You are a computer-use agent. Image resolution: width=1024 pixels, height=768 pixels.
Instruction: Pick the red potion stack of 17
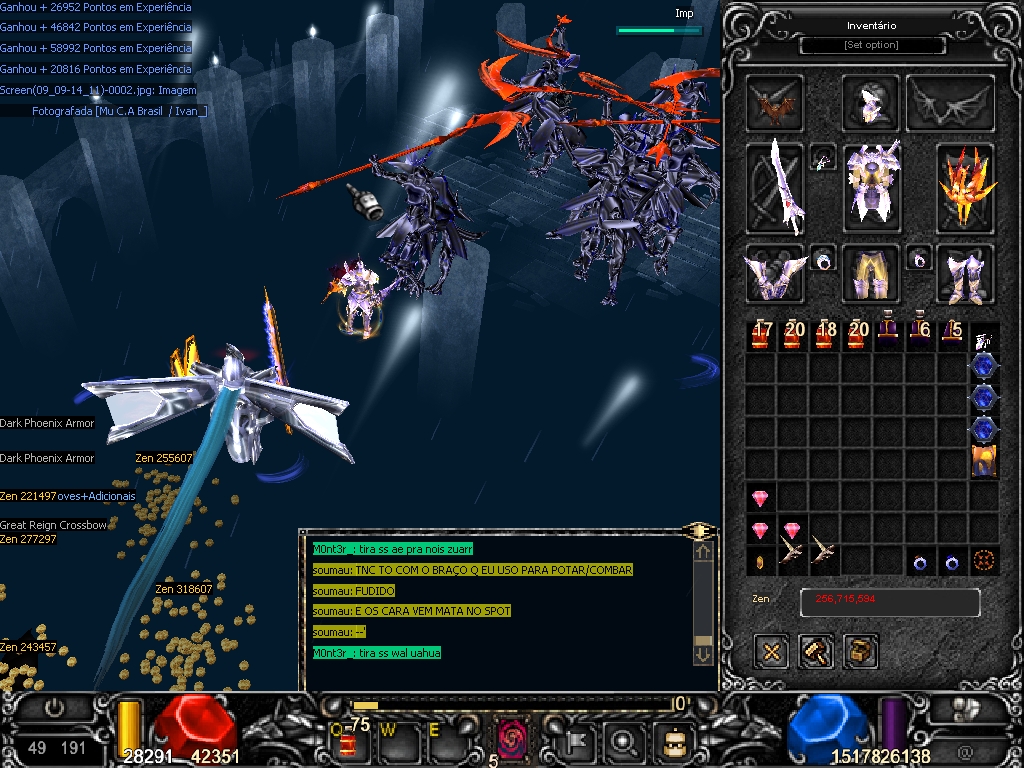(x=761, y=335)
